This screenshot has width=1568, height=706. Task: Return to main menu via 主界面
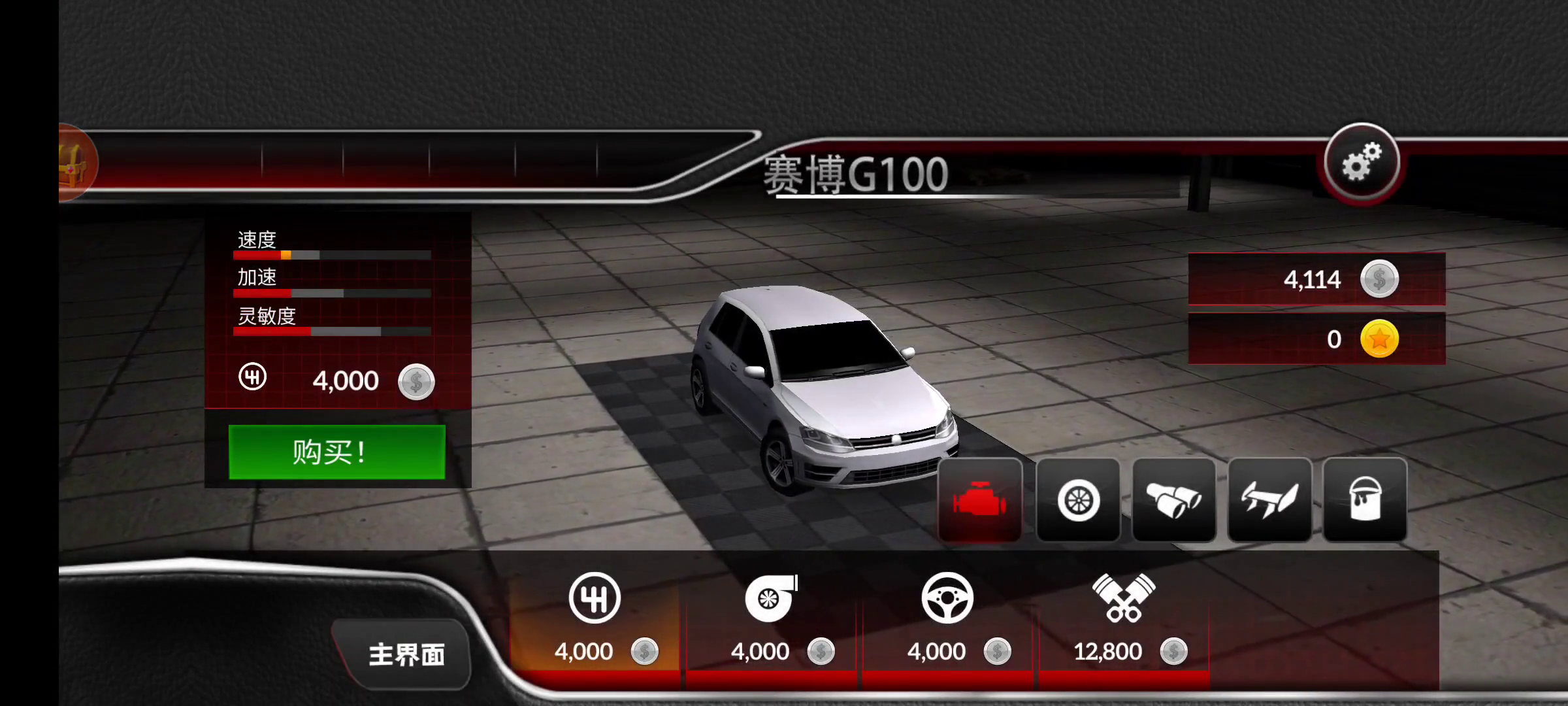tap(406, 654)
